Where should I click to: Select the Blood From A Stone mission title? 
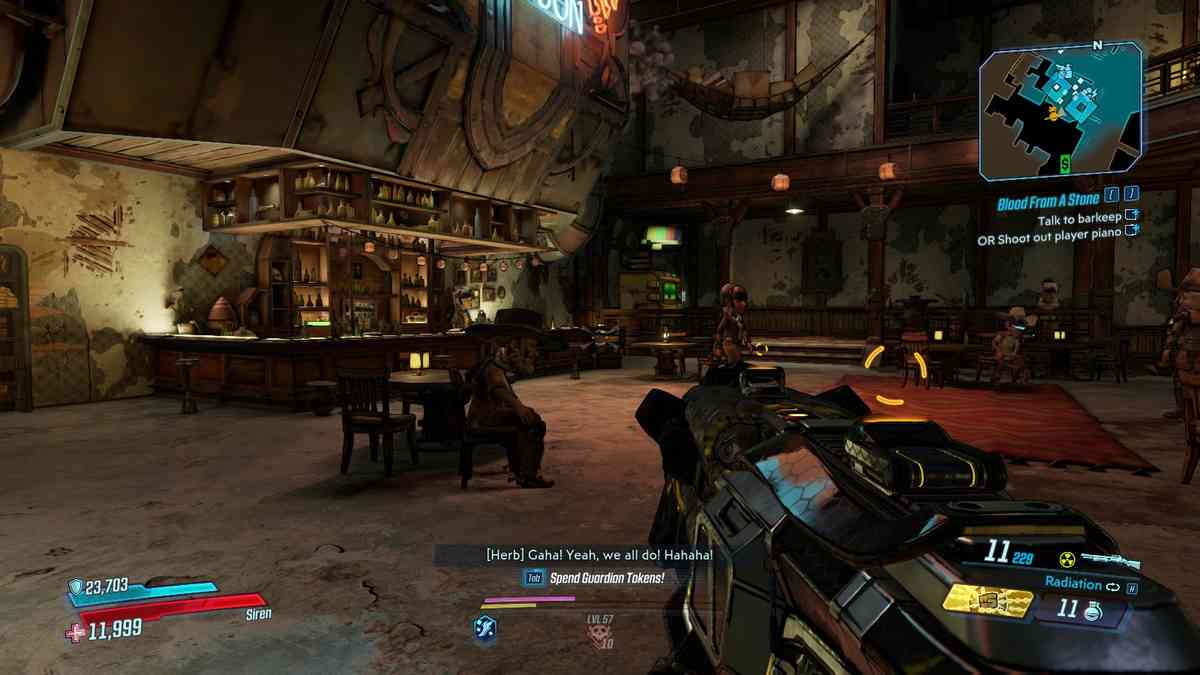tap(1047, 201)
